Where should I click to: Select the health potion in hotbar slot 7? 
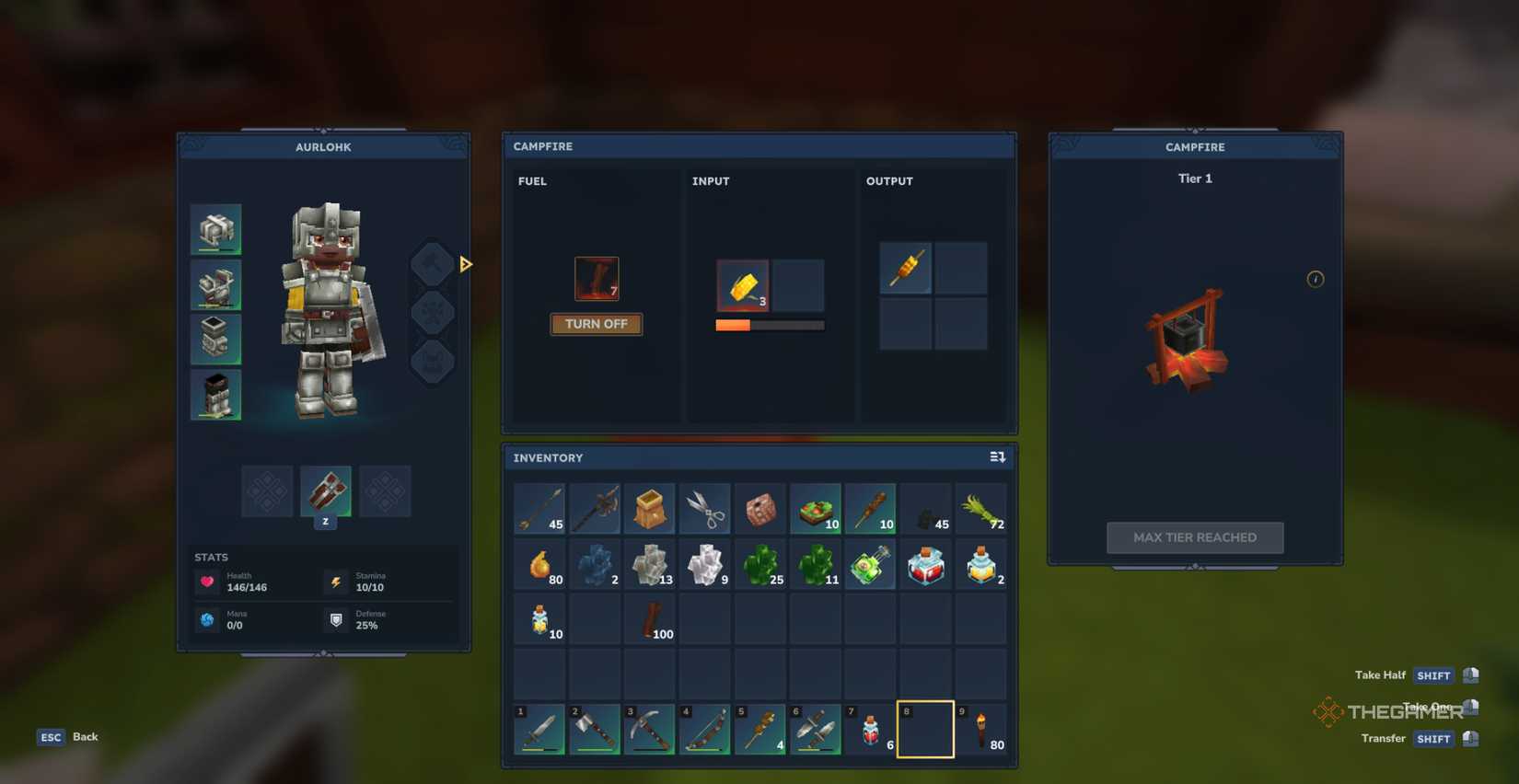pos(871,729)
